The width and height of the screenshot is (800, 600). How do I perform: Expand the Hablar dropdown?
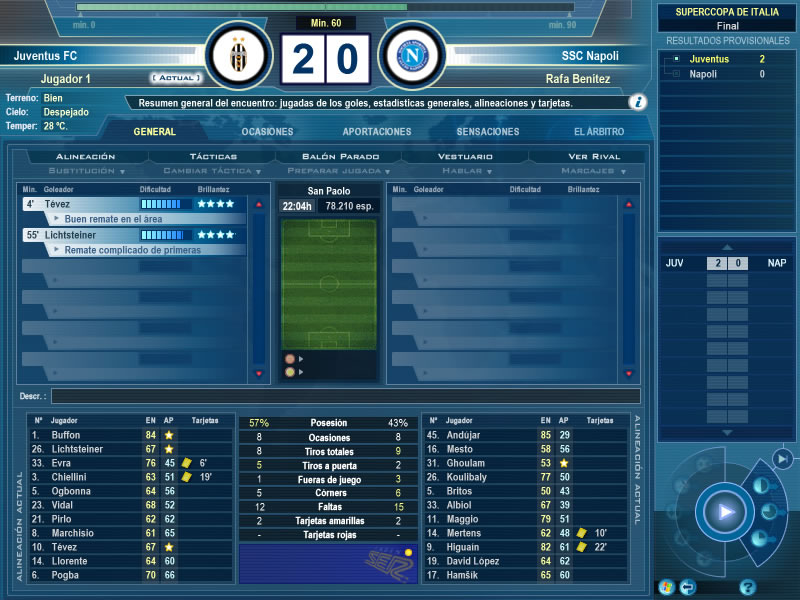point(466,171)
